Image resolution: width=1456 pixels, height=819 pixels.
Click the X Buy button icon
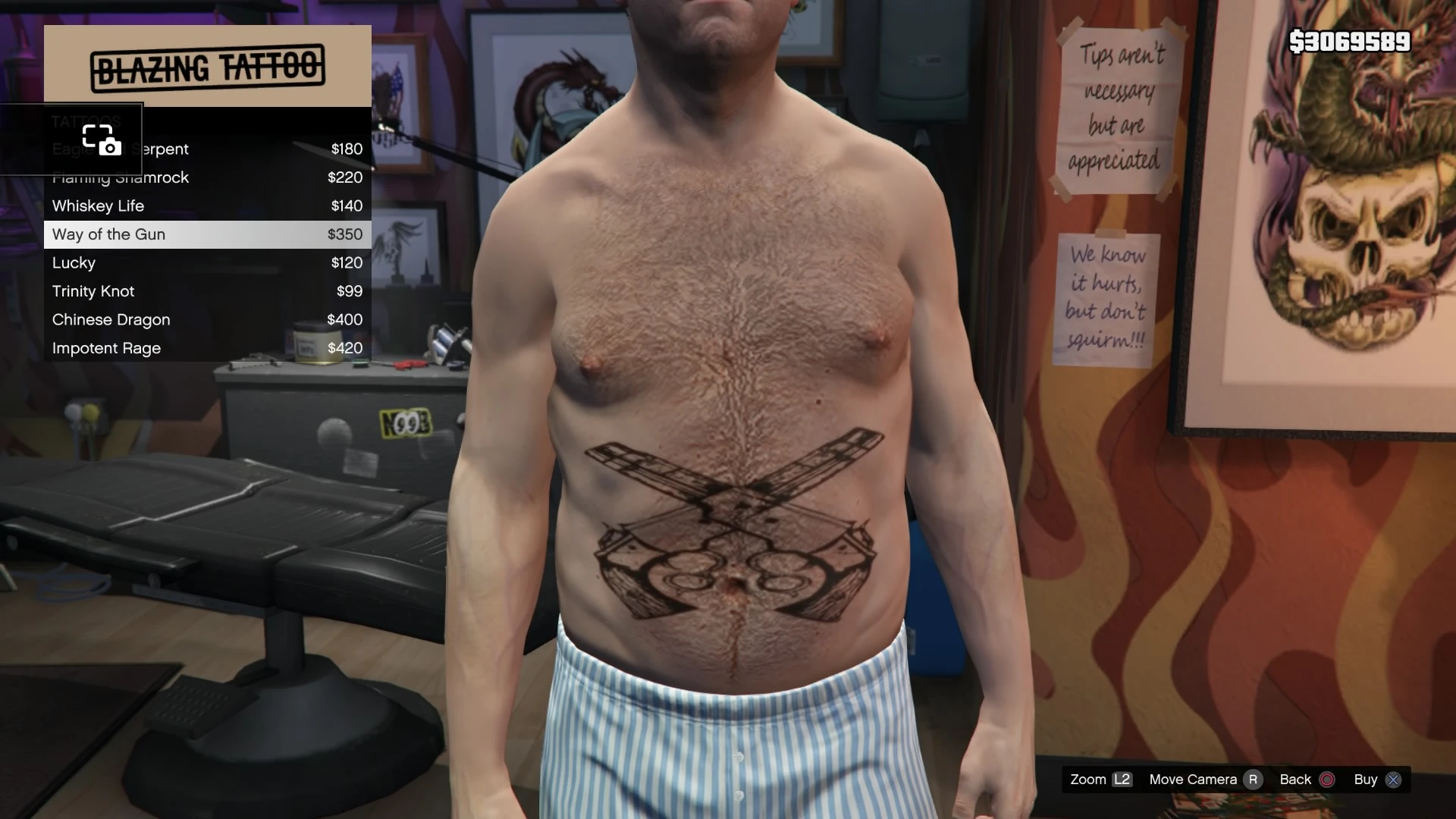pyautogui.click(x=1394, y=779)
